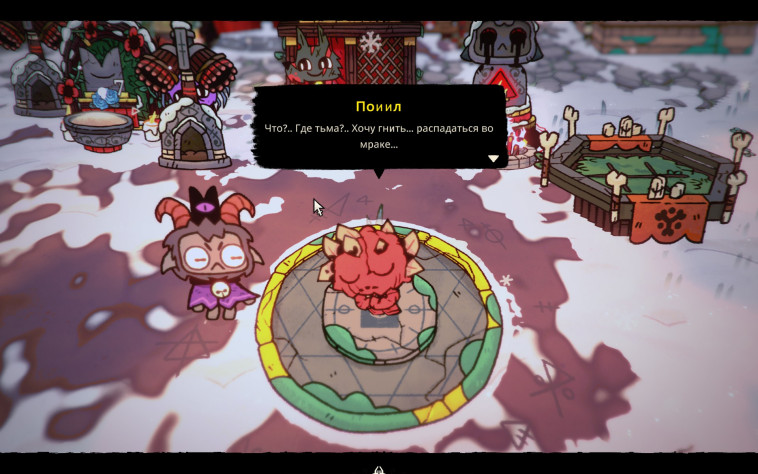Click the Поиил dialogue box to continue
758x474 pixels.
[378, 126]
